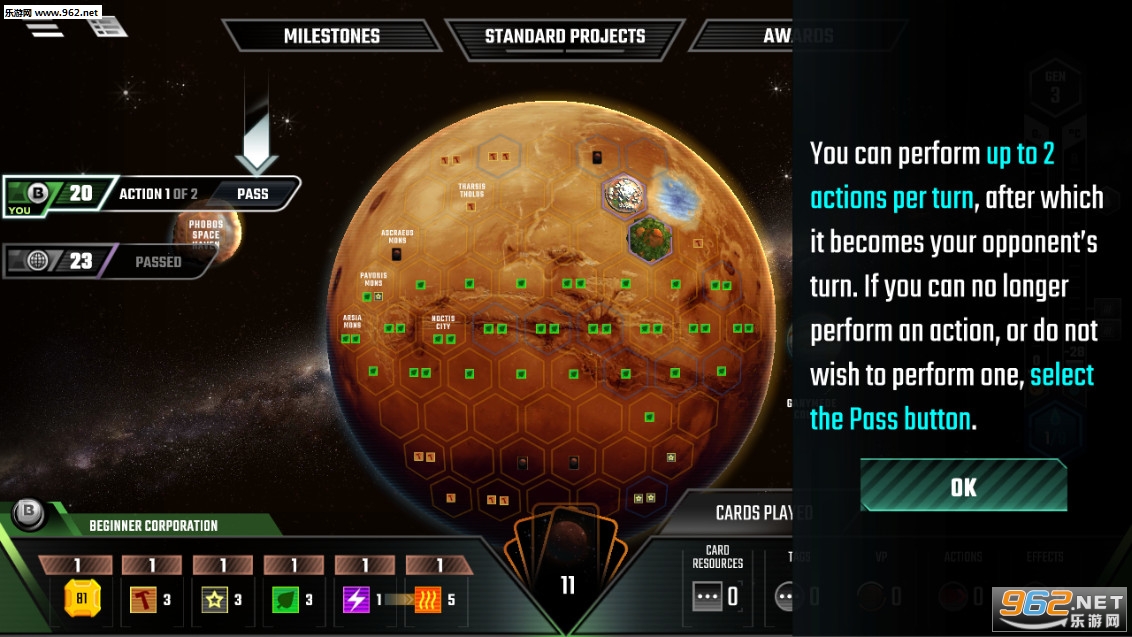The height and width of the screenshot is (637, 1132).
Task: Select the titanium star resource tile
Action: [x=215, y=599]
